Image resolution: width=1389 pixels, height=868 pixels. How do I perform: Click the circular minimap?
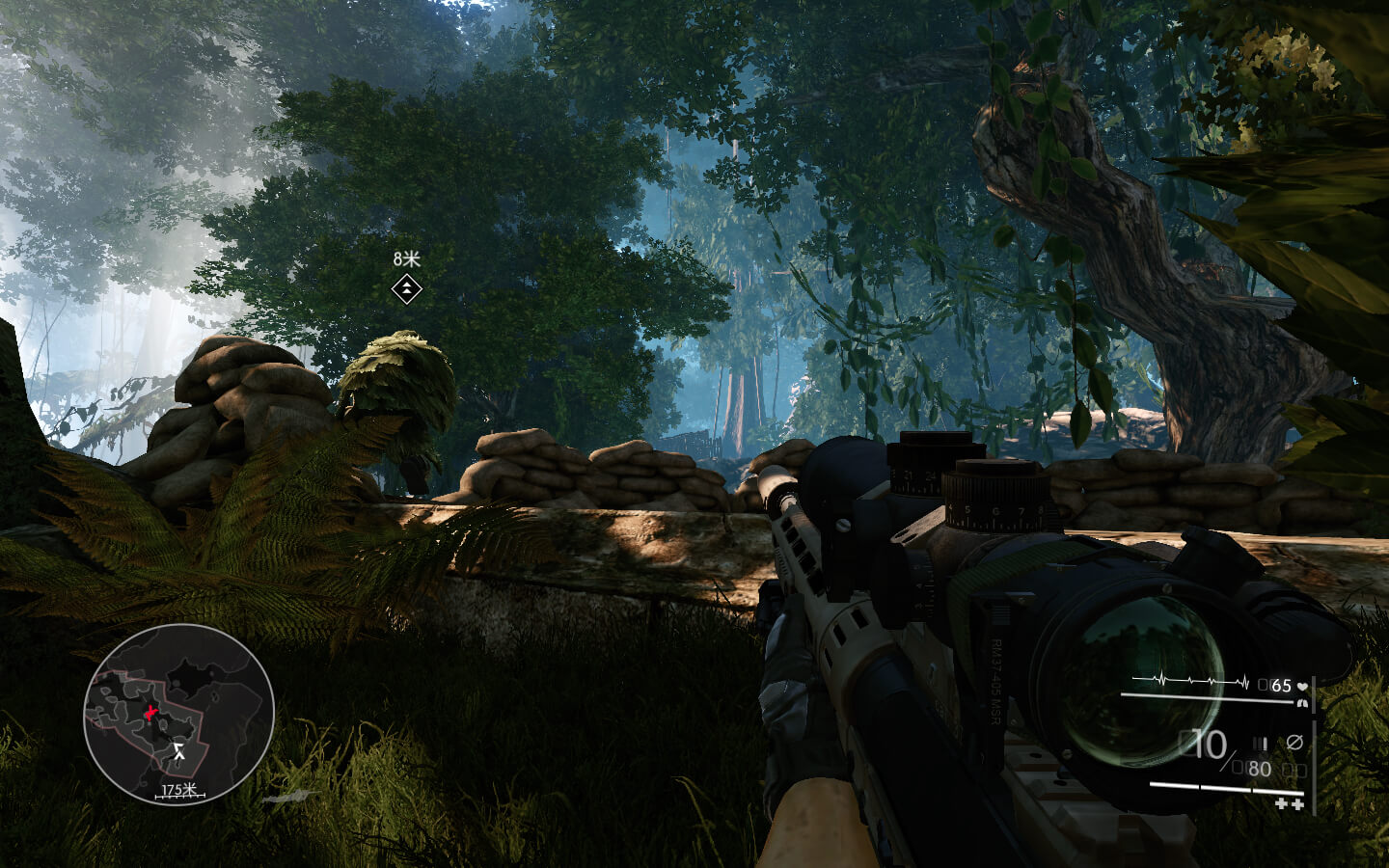click(178, 714)
